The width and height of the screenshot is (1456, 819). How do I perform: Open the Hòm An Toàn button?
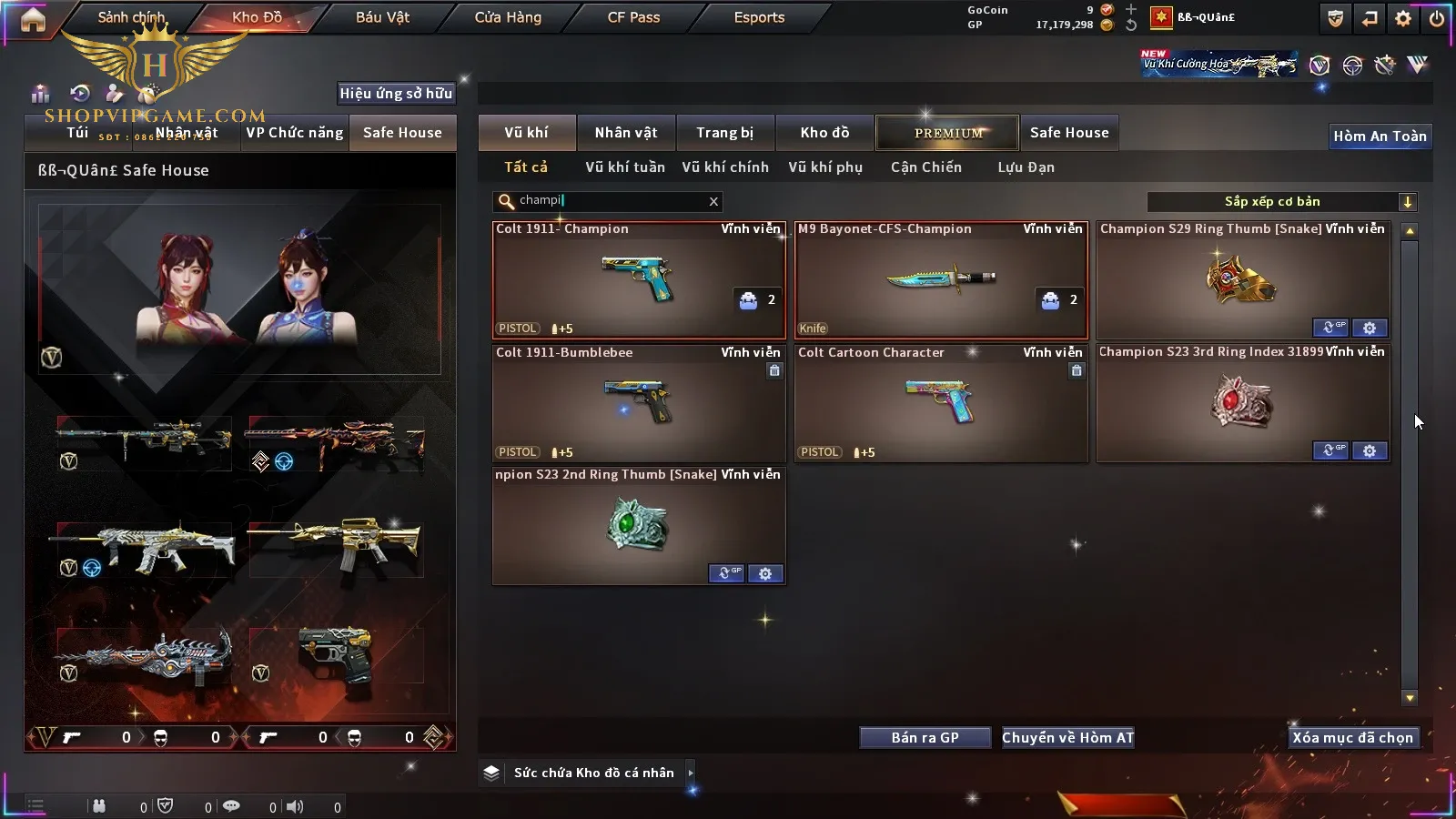point(1380,136)
